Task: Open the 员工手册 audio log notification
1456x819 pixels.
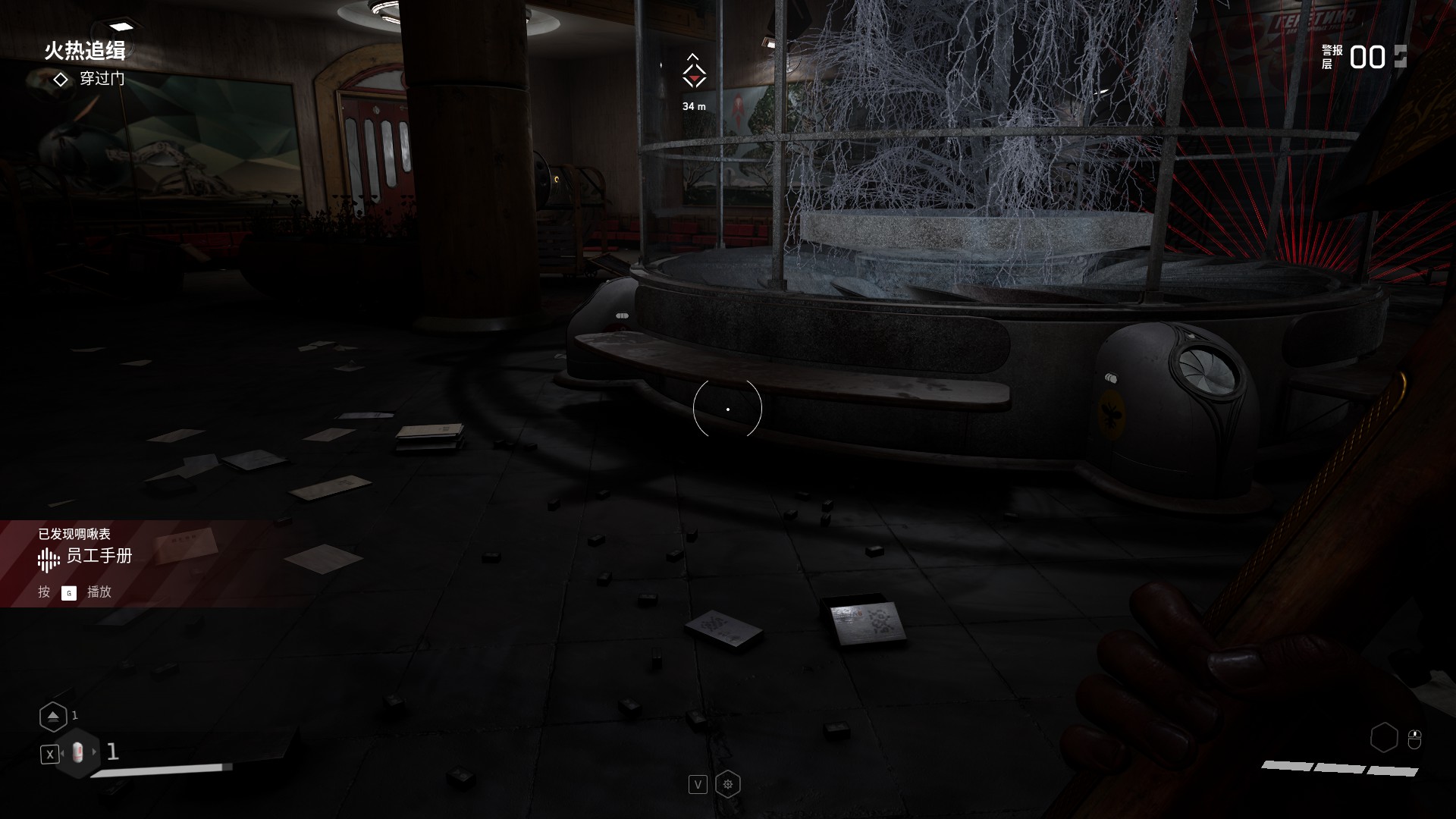Action: click(x=99, y=557)
